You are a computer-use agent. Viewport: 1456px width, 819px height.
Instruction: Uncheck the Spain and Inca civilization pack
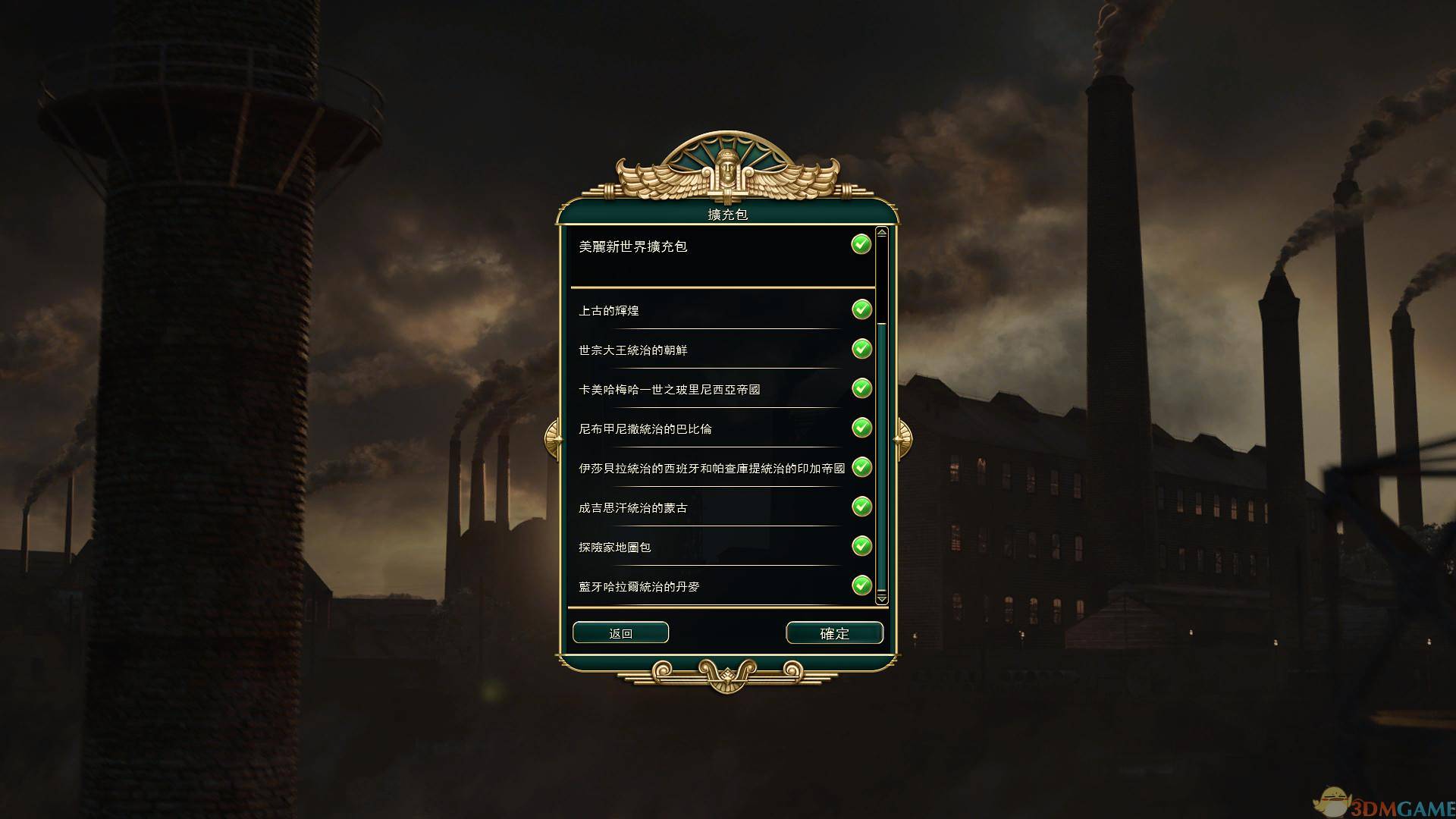(x=861, y=467)
